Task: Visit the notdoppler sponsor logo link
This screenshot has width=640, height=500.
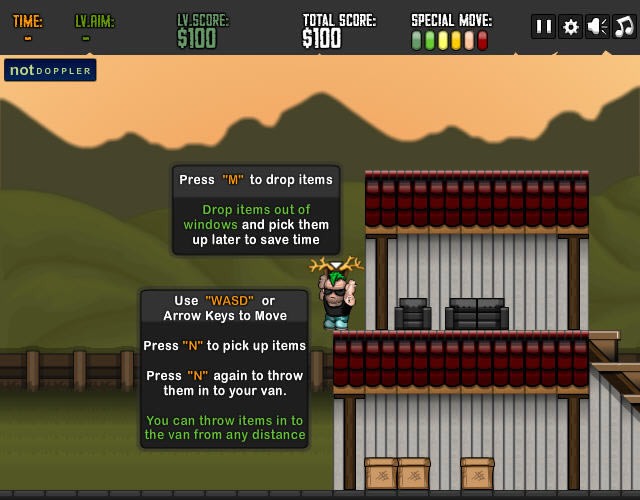Action: point(50,70)
